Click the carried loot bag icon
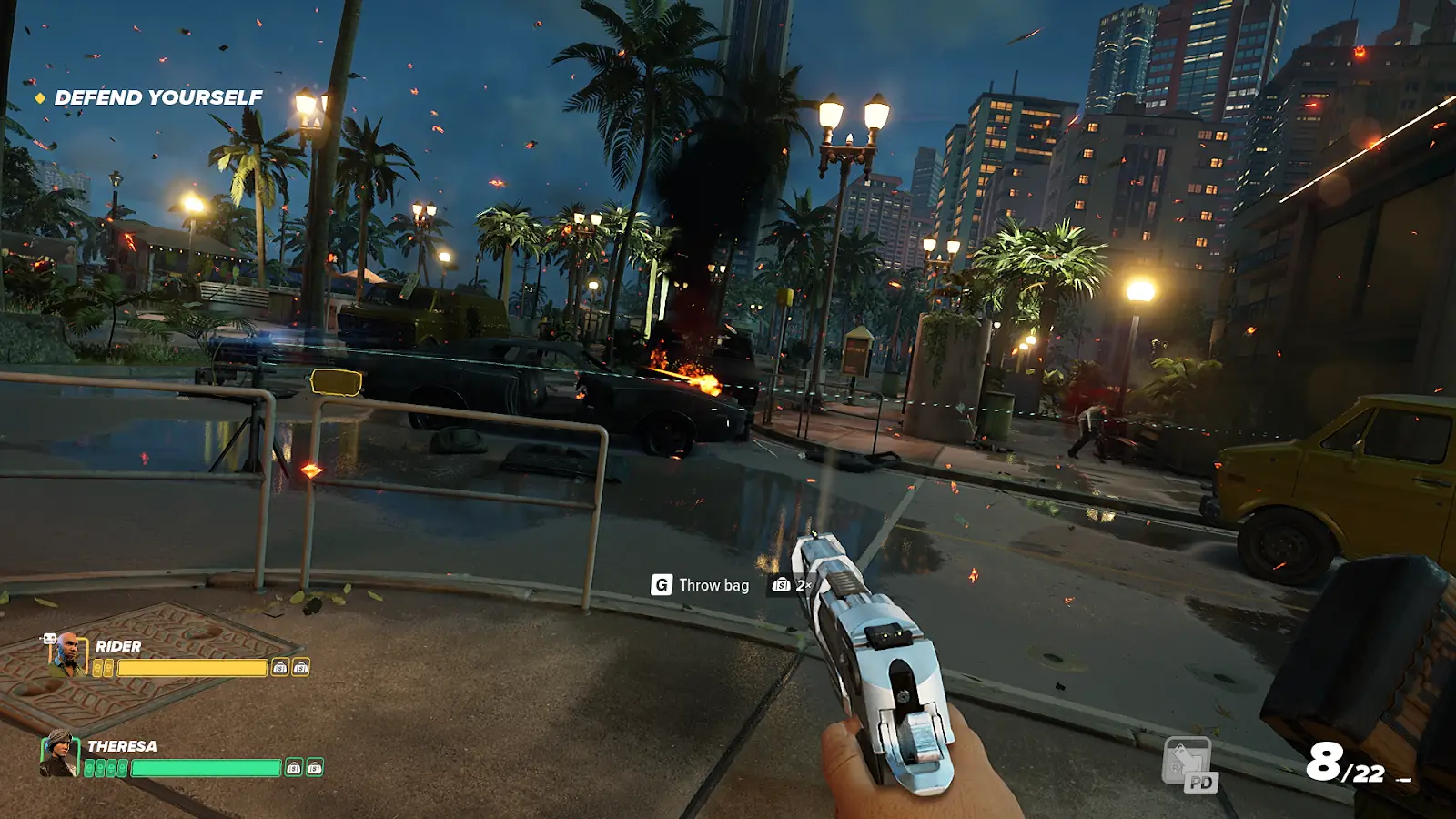This screenshot has height=819, width=1456. coord(781,585)
